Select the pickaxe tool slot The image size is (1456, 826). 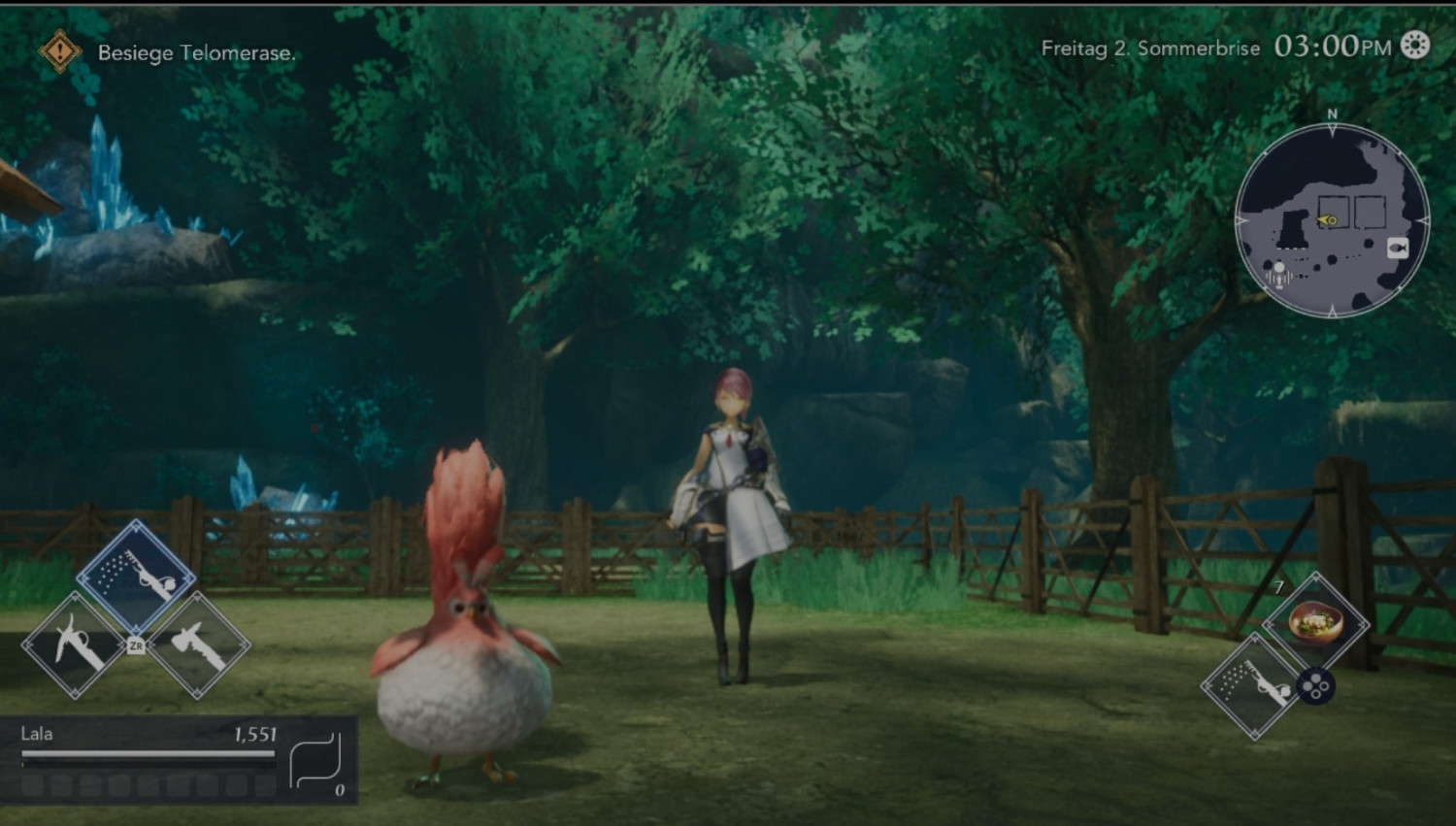[x=75, y=644]
